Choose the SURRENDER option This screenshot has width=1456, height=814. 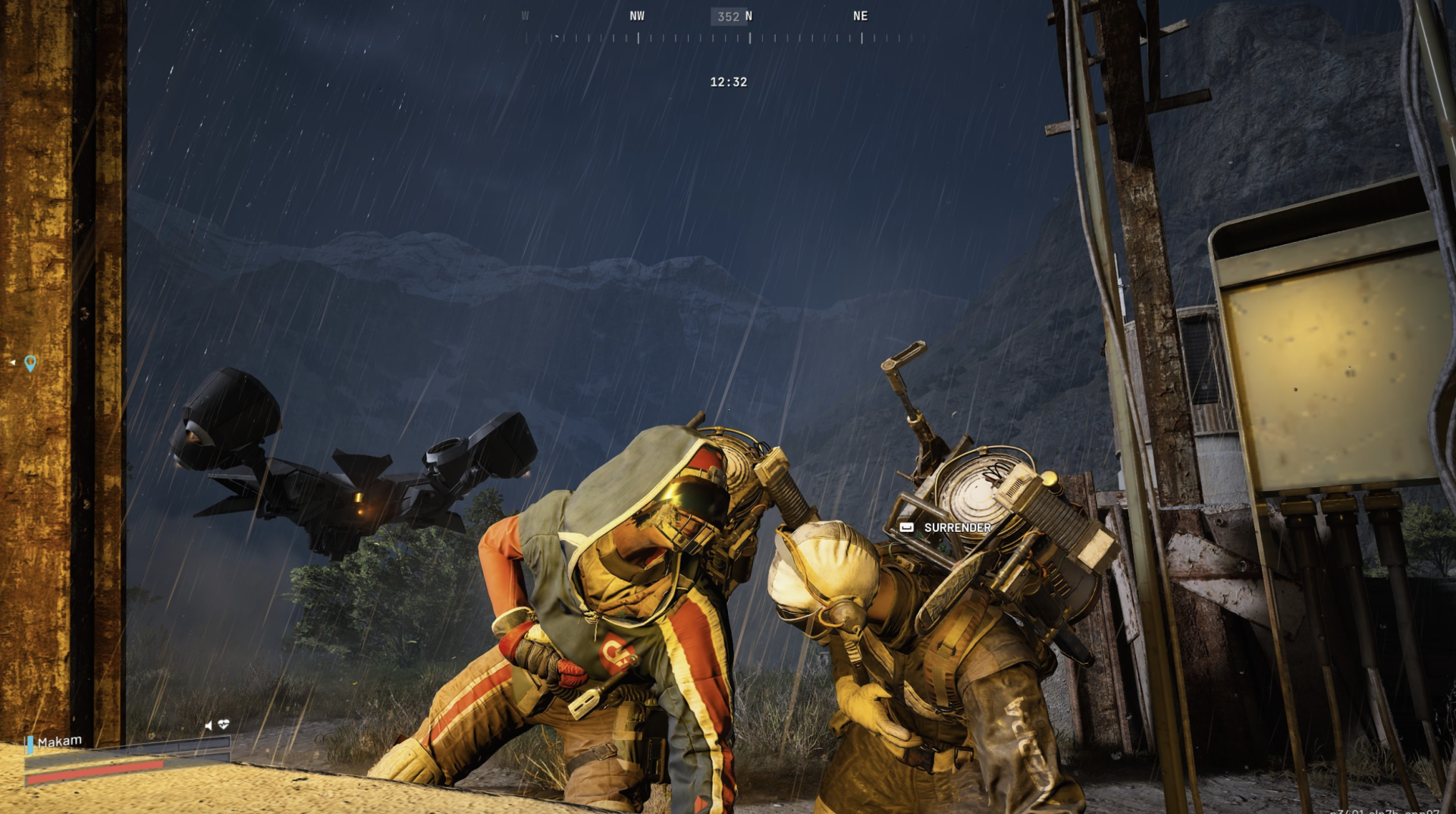coord(956,527)
